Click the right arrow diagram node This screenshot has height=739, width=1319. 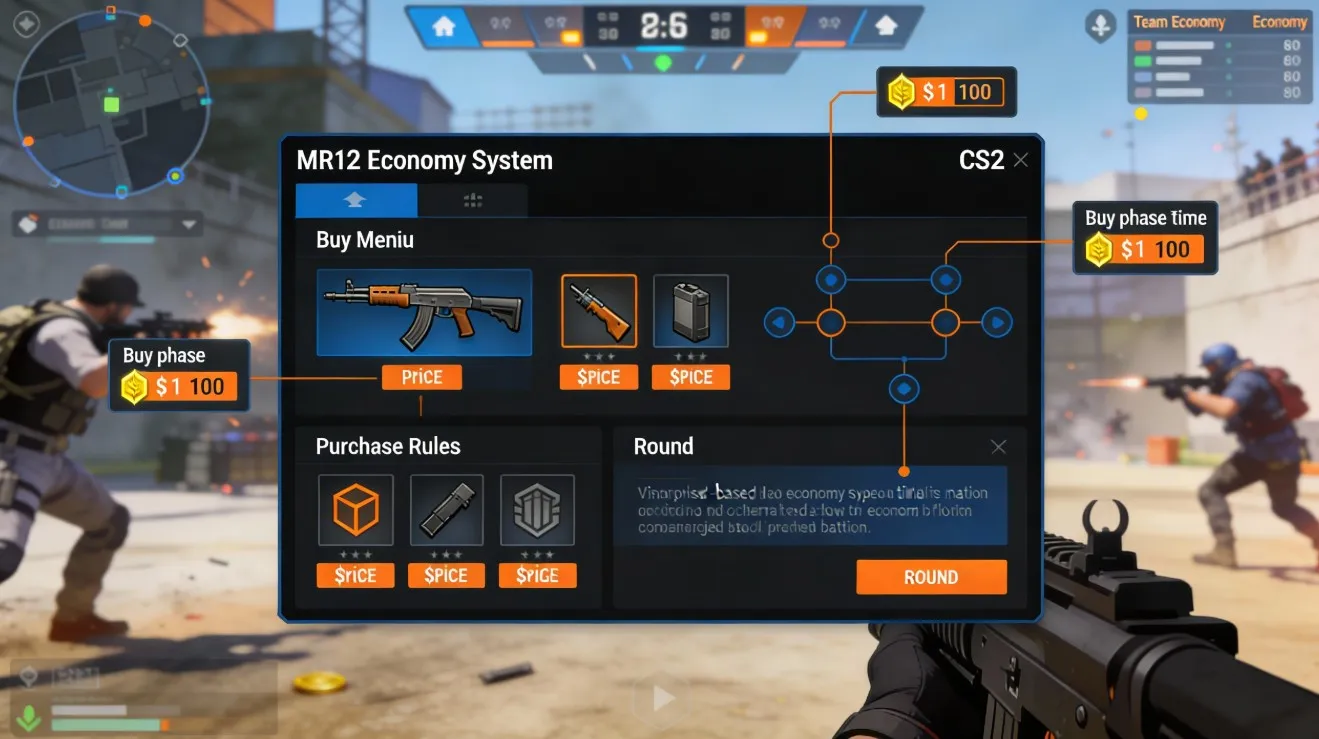[997, 322]
